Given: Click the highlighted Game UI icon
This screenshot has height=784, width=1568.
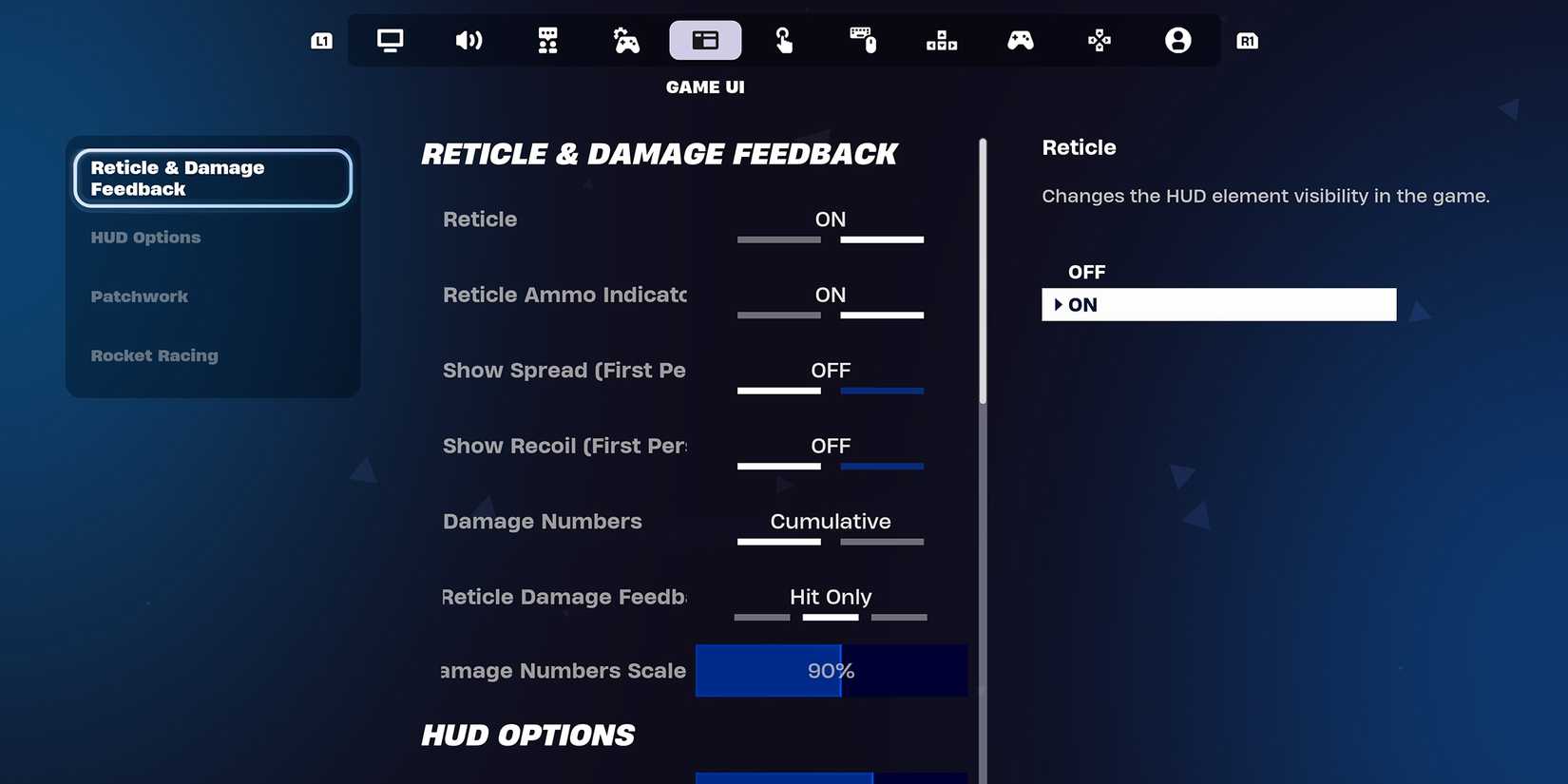Looking at the screenshot, I should (705, 40).
